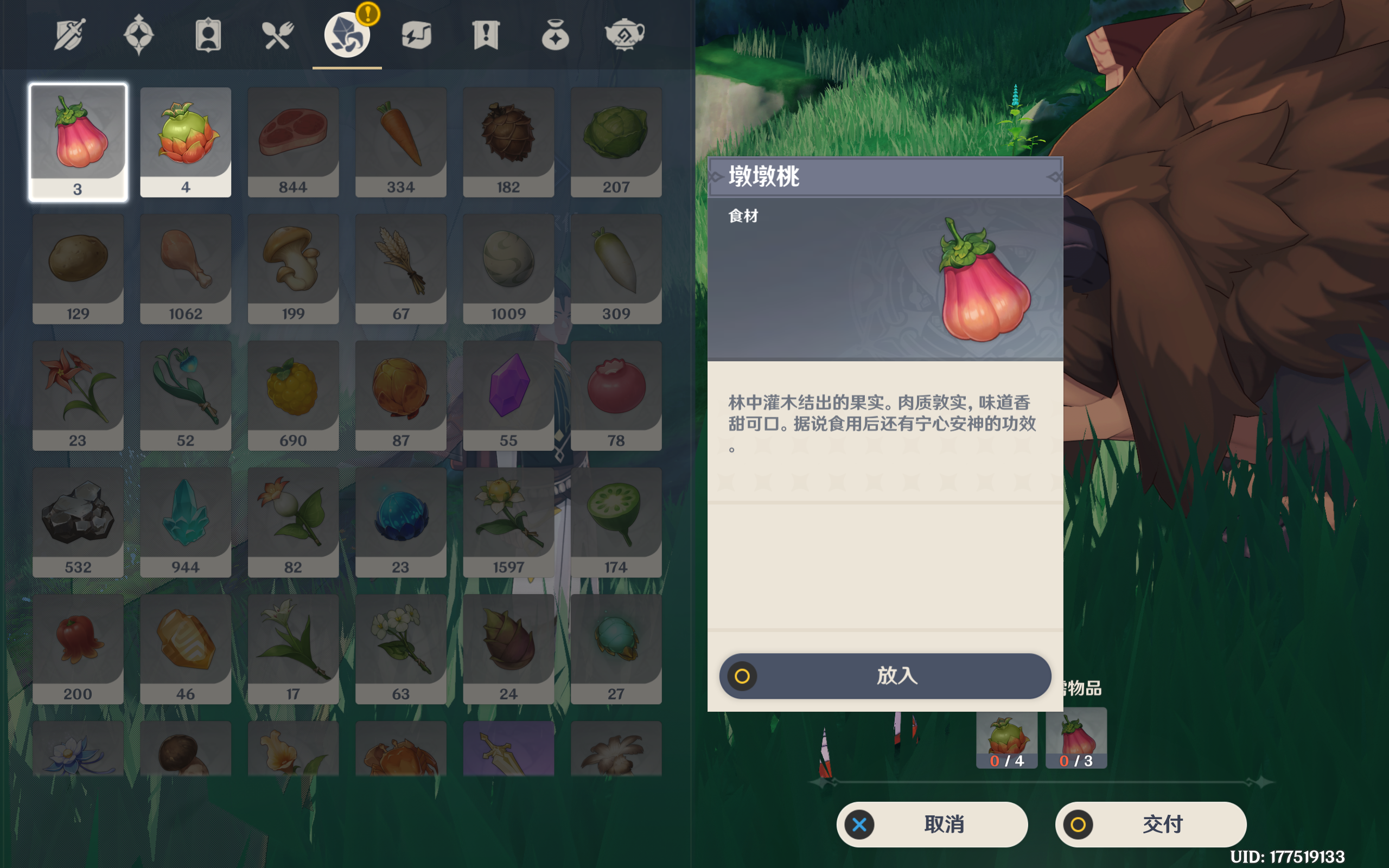Select the purple crystal slot showing 55
The height and width of the screenshot is (868, 1389).
[508, 395]
